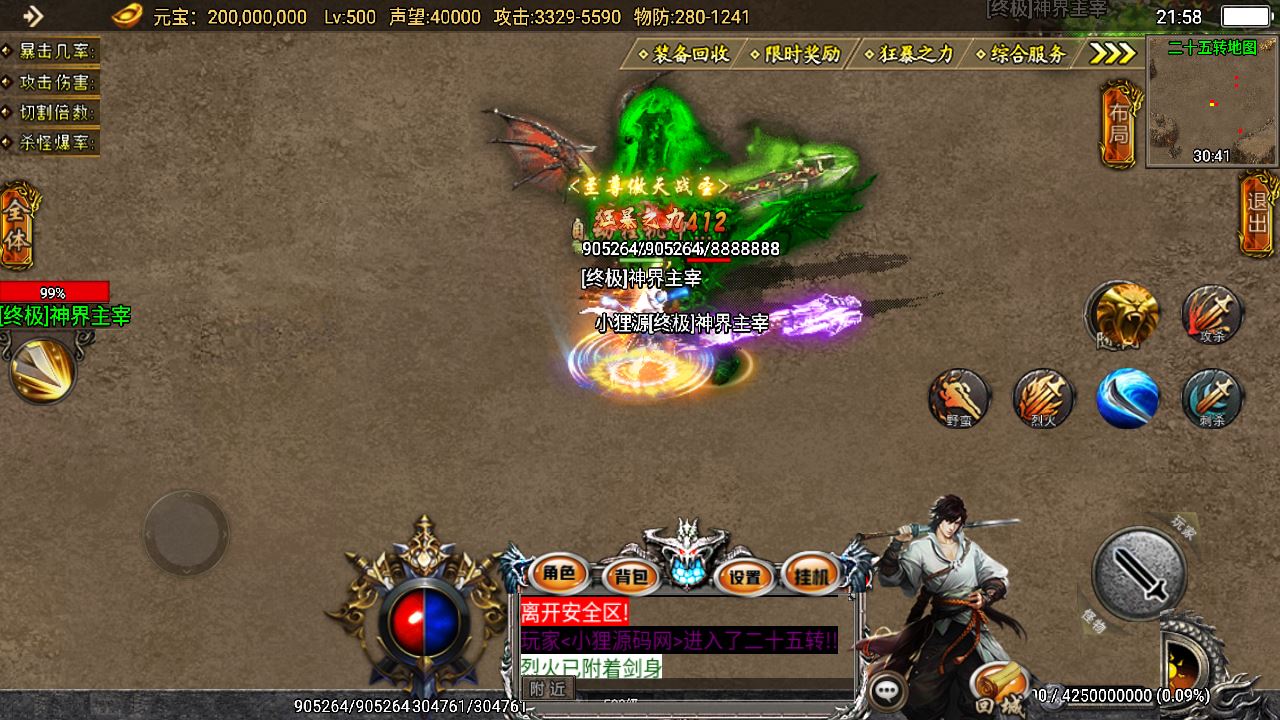This screenshot has height=720, width=1280.
Task: Open the 布局 layout button
Action: [x=1119, y=126]
